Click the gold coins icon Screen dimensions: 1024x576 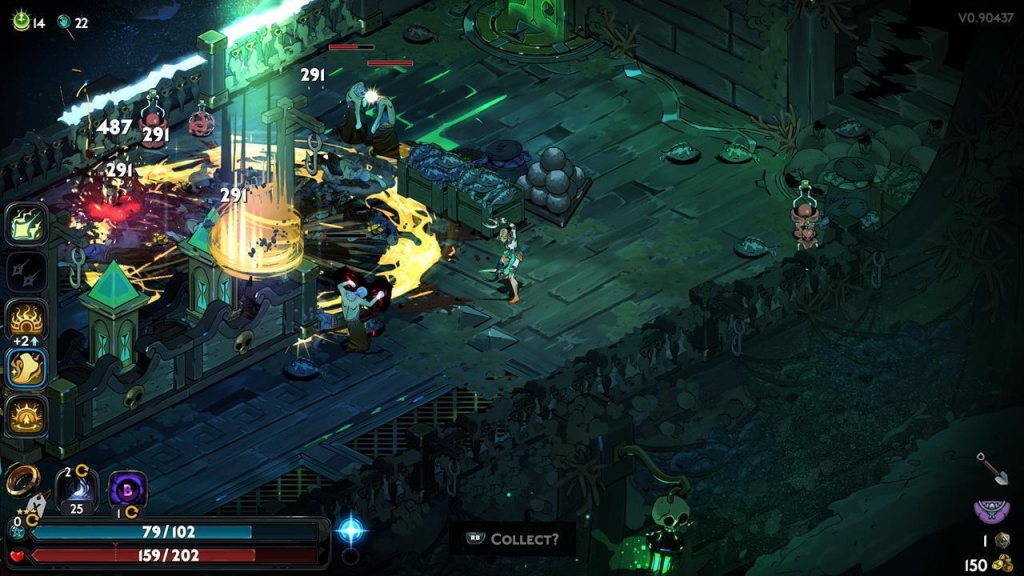[x=1003, y=564]
